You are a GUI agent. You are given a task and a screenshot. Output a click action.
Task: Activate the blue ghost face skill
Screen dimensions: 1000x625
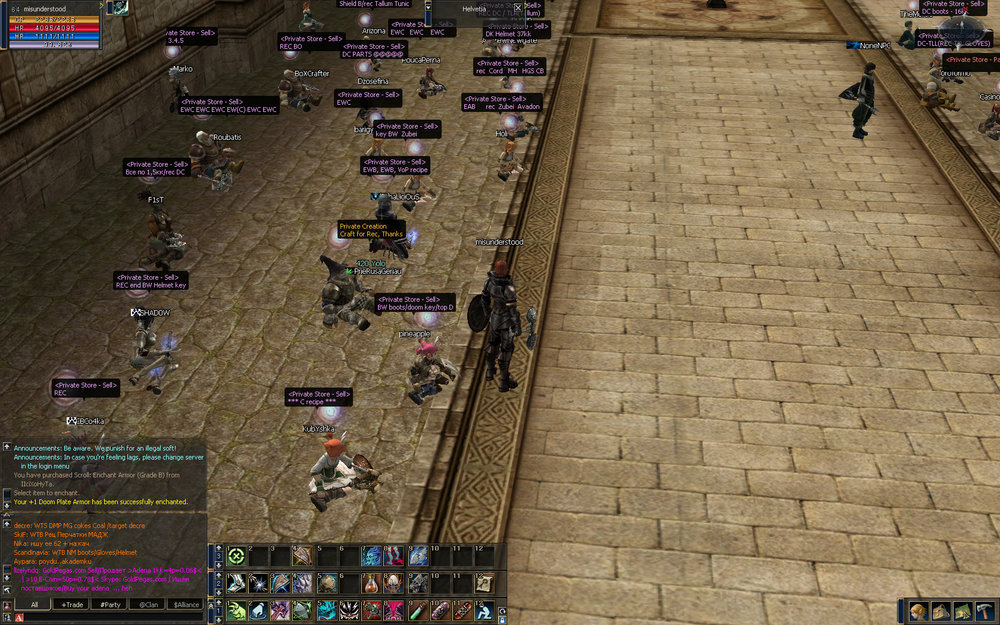(372, 557)
